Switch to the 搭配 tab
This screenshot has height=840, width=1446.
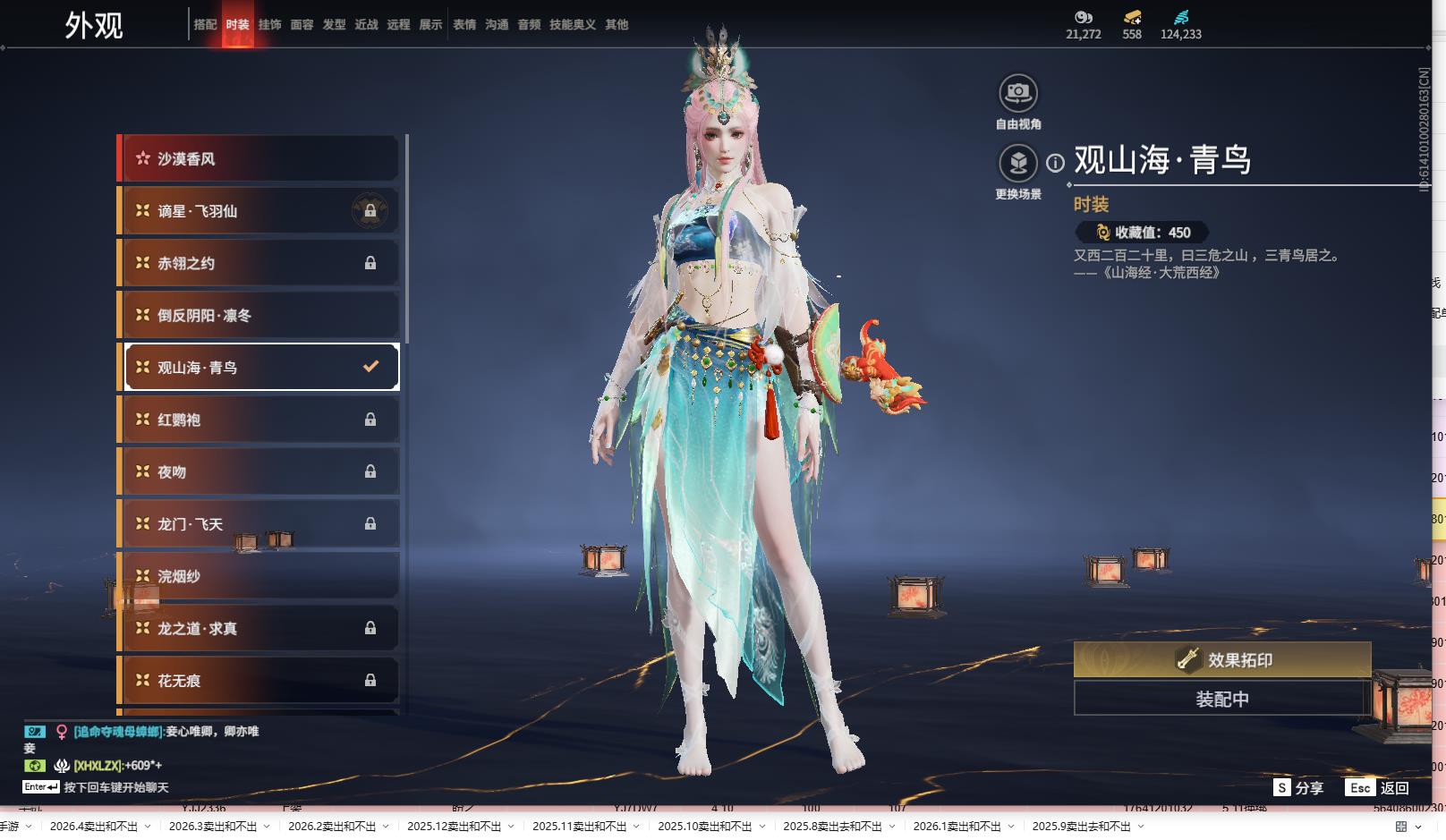click(x=205, y=25)
